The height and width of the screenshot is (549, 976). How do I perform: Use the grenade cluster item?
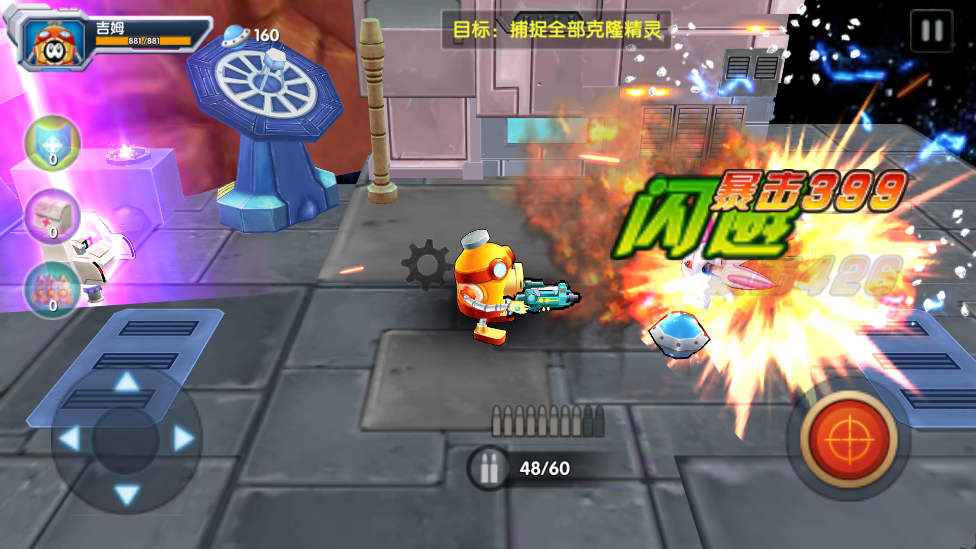pyautogui.click(x=52, y=289)
